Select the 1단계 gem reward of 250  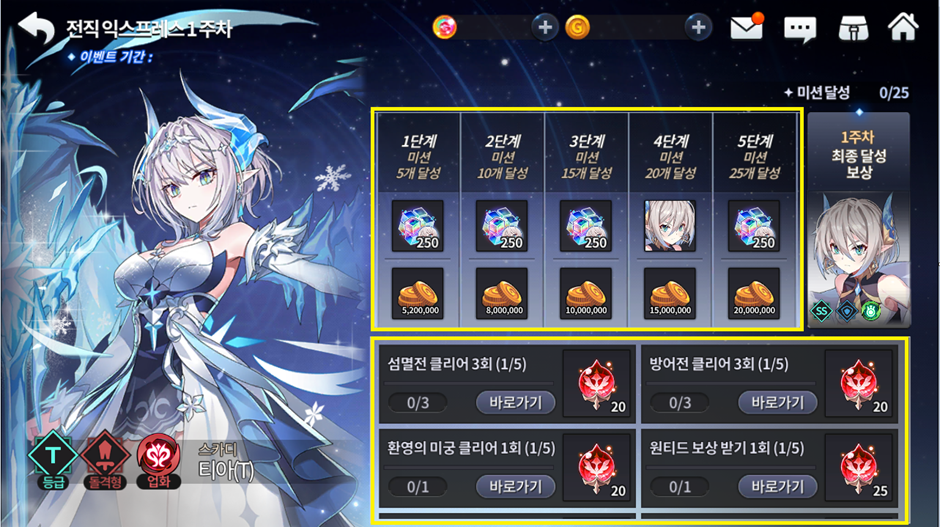click(x=418, y=225)
